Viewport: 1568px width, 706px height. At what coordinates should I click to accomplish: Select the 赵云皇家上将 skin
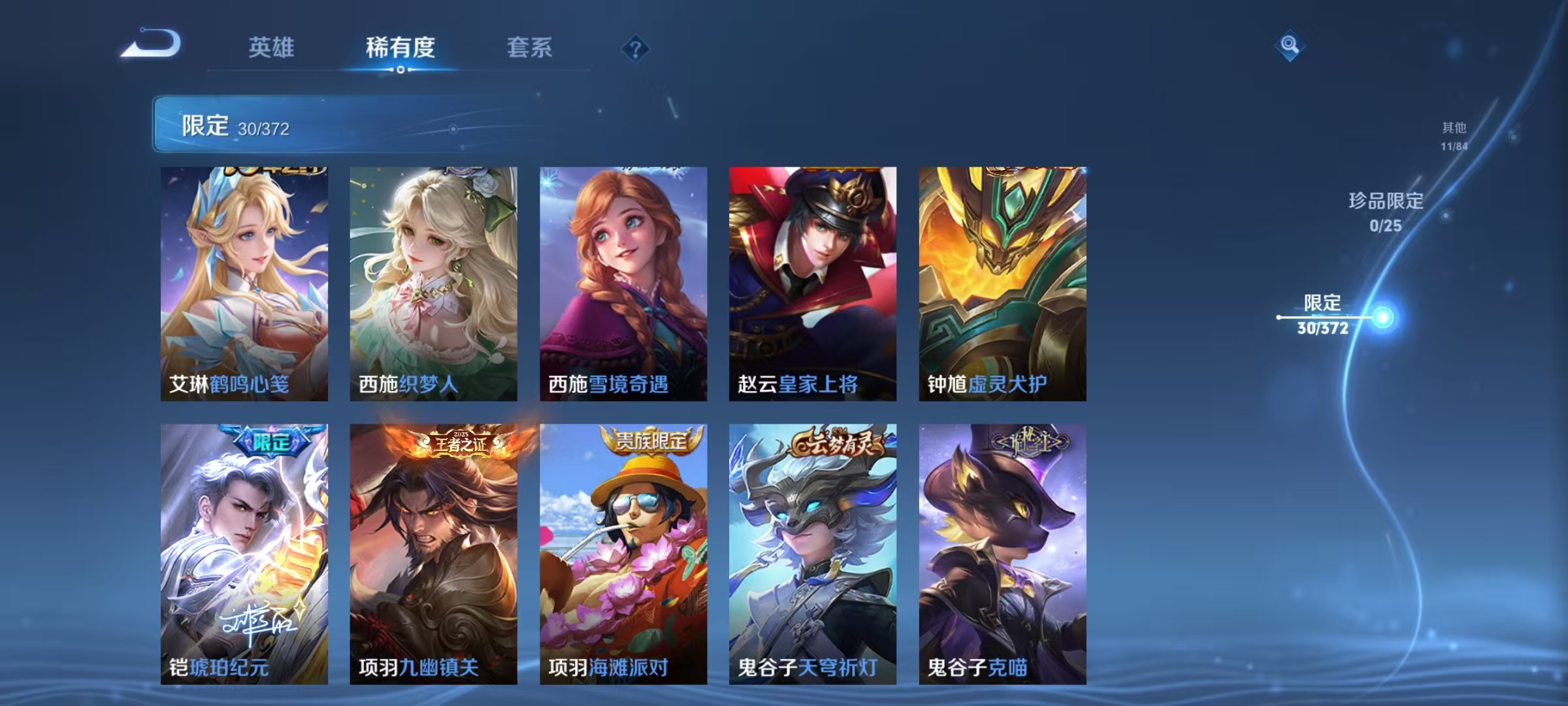click(811, 281)
